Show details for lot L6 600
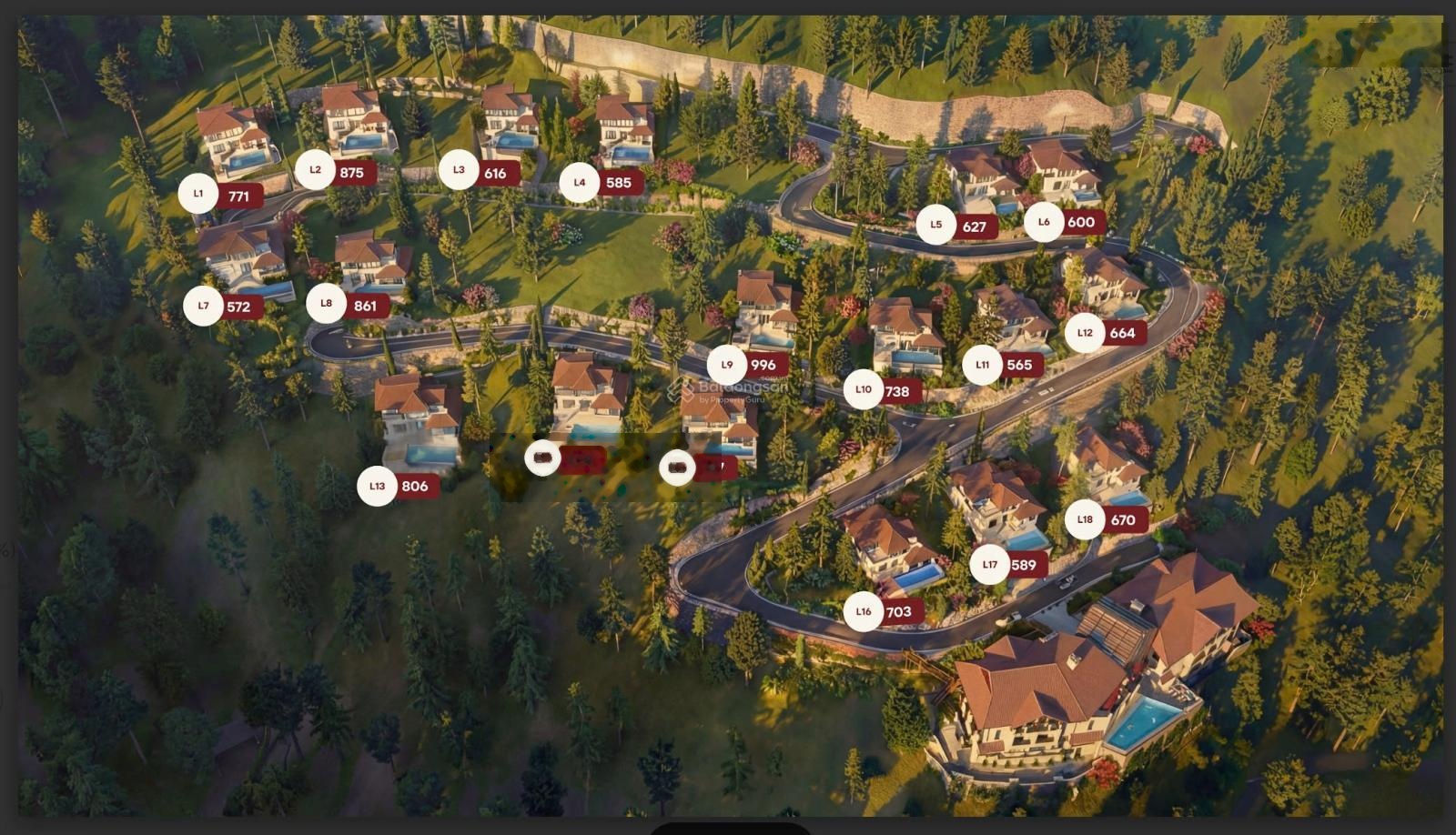 [x=1044, y=222]
